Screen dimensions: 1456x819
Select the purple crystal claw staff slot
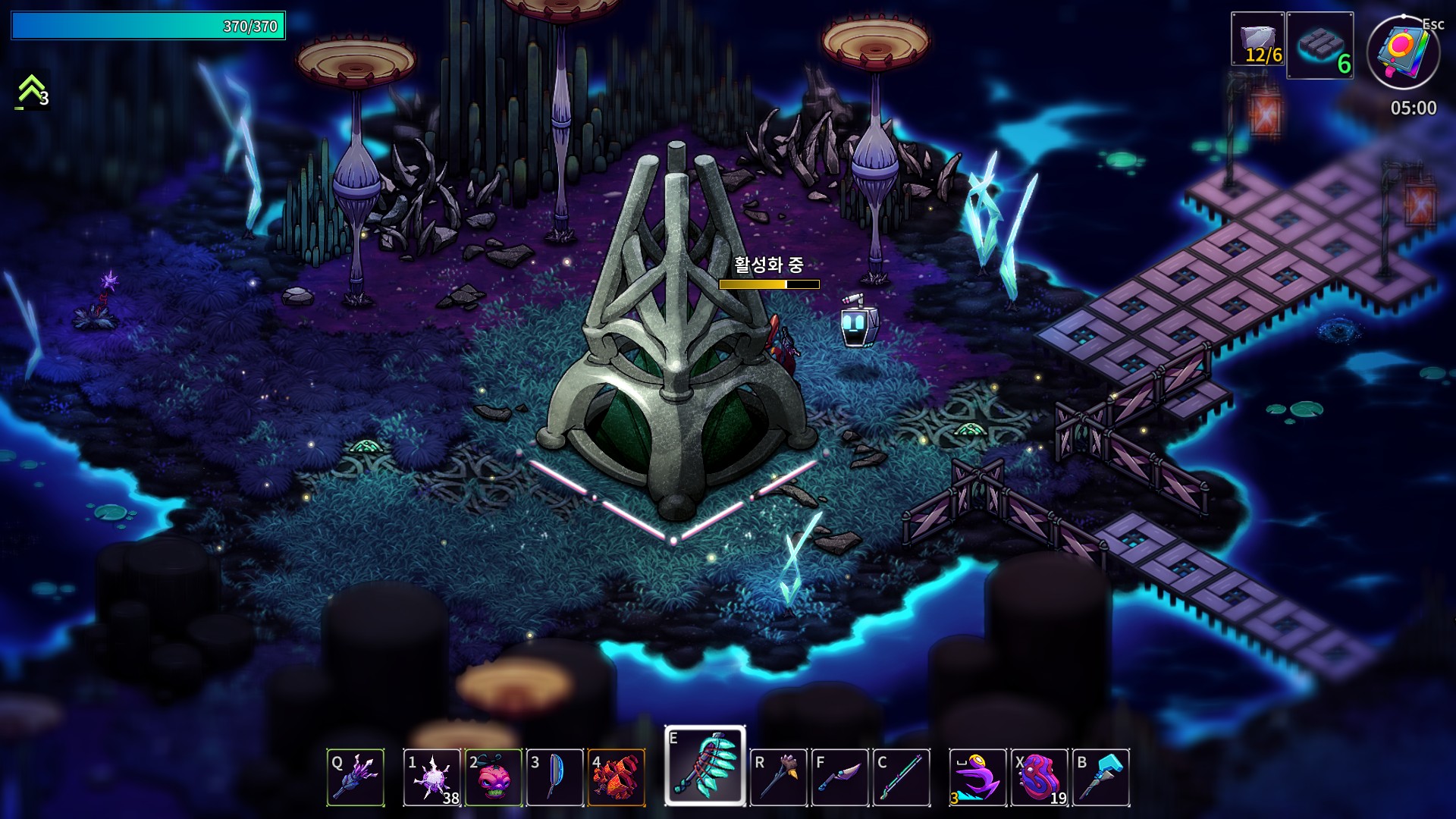(x=356, y=777)
